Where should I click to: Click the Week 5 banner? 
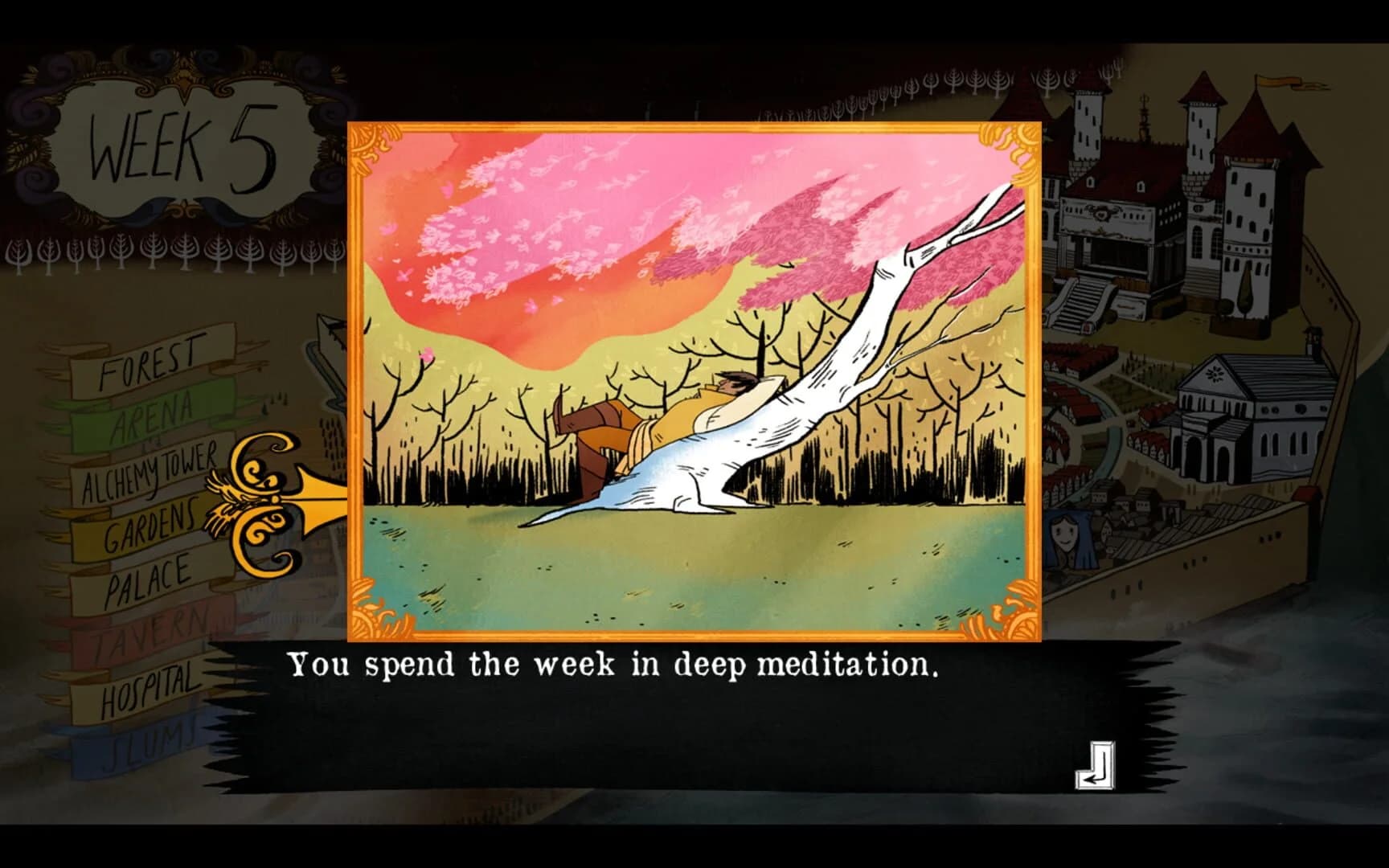[181, 145]
